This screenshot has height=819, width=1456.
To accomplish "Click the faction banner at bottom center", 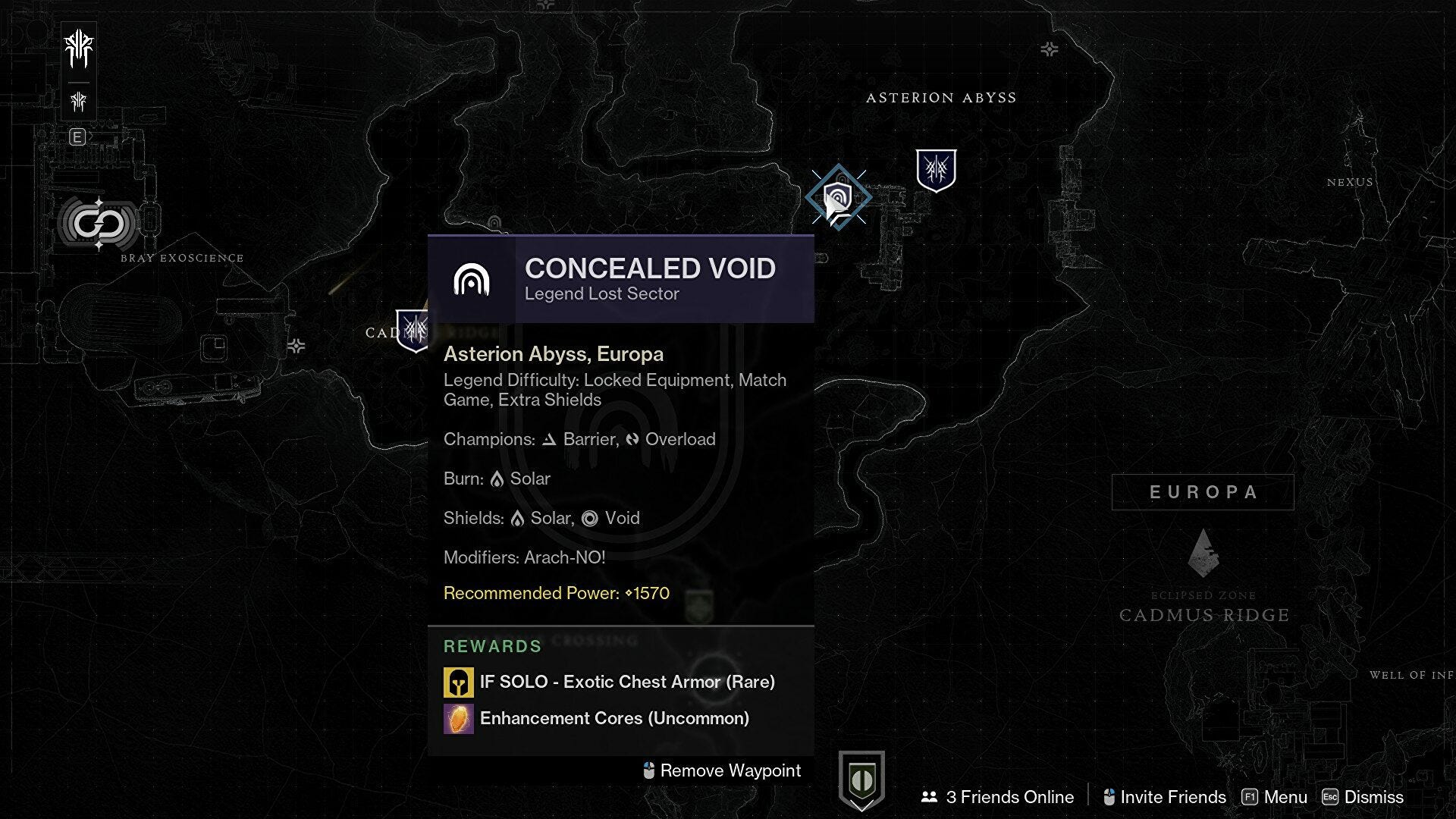I will click(862, 777).
